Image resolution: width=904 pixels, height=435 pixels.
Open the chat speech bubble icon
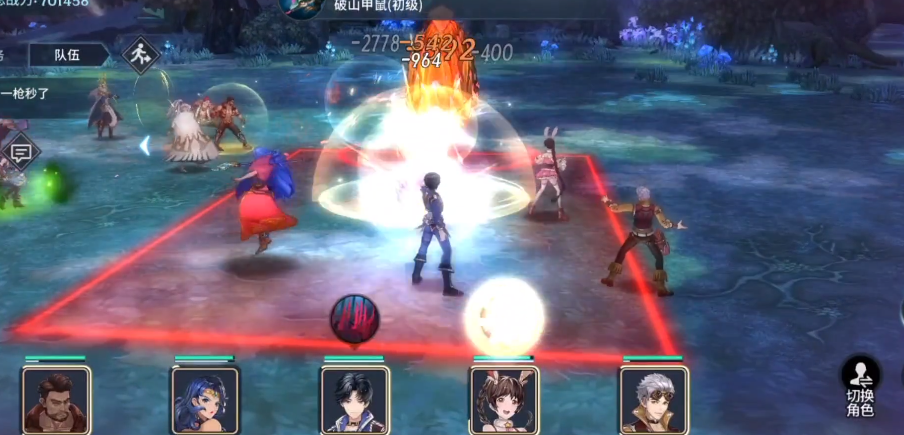(21, 153)
